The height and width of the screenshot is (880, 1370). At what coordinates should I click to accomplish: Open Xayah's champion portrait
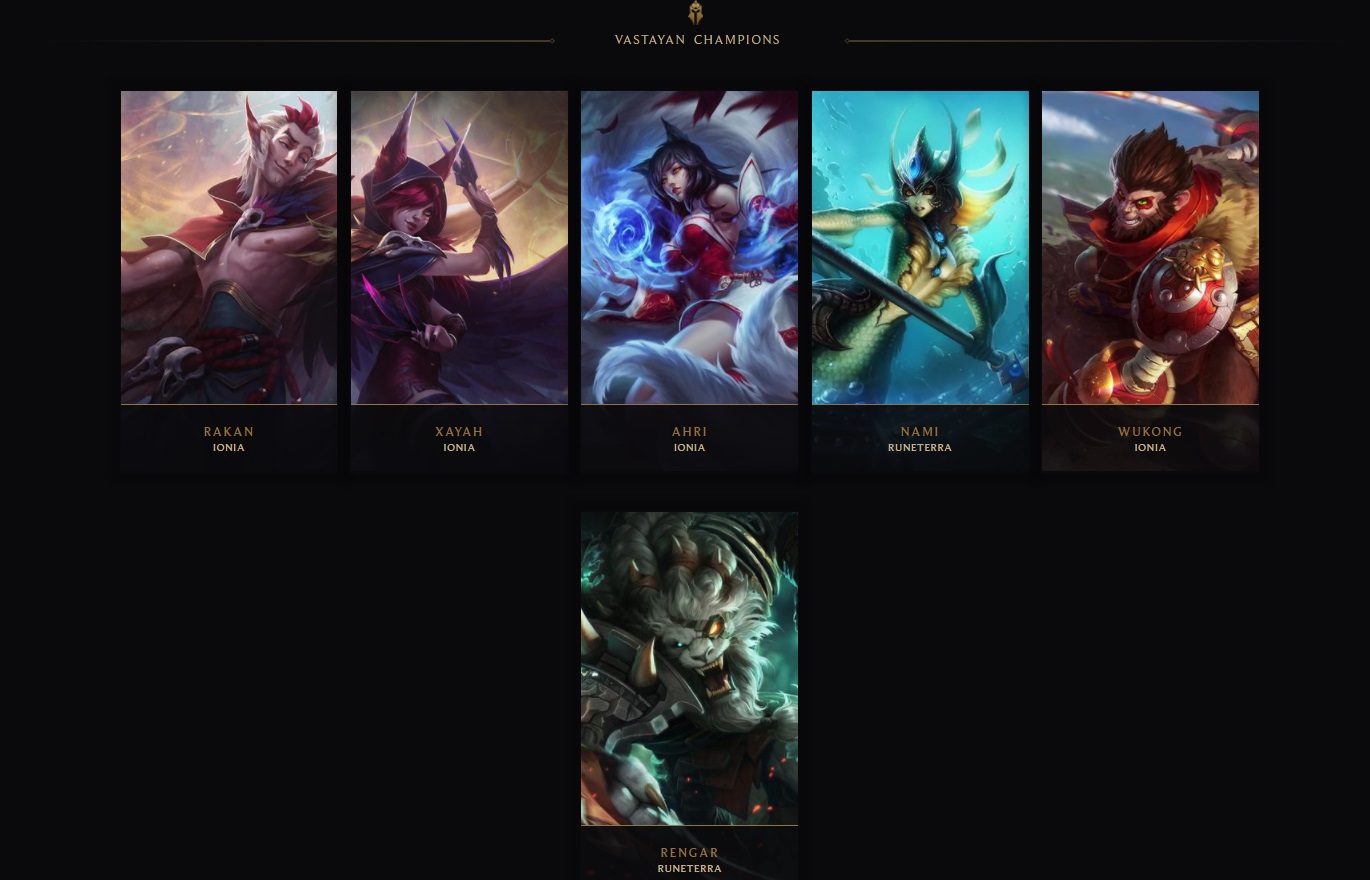pos(459,247)
